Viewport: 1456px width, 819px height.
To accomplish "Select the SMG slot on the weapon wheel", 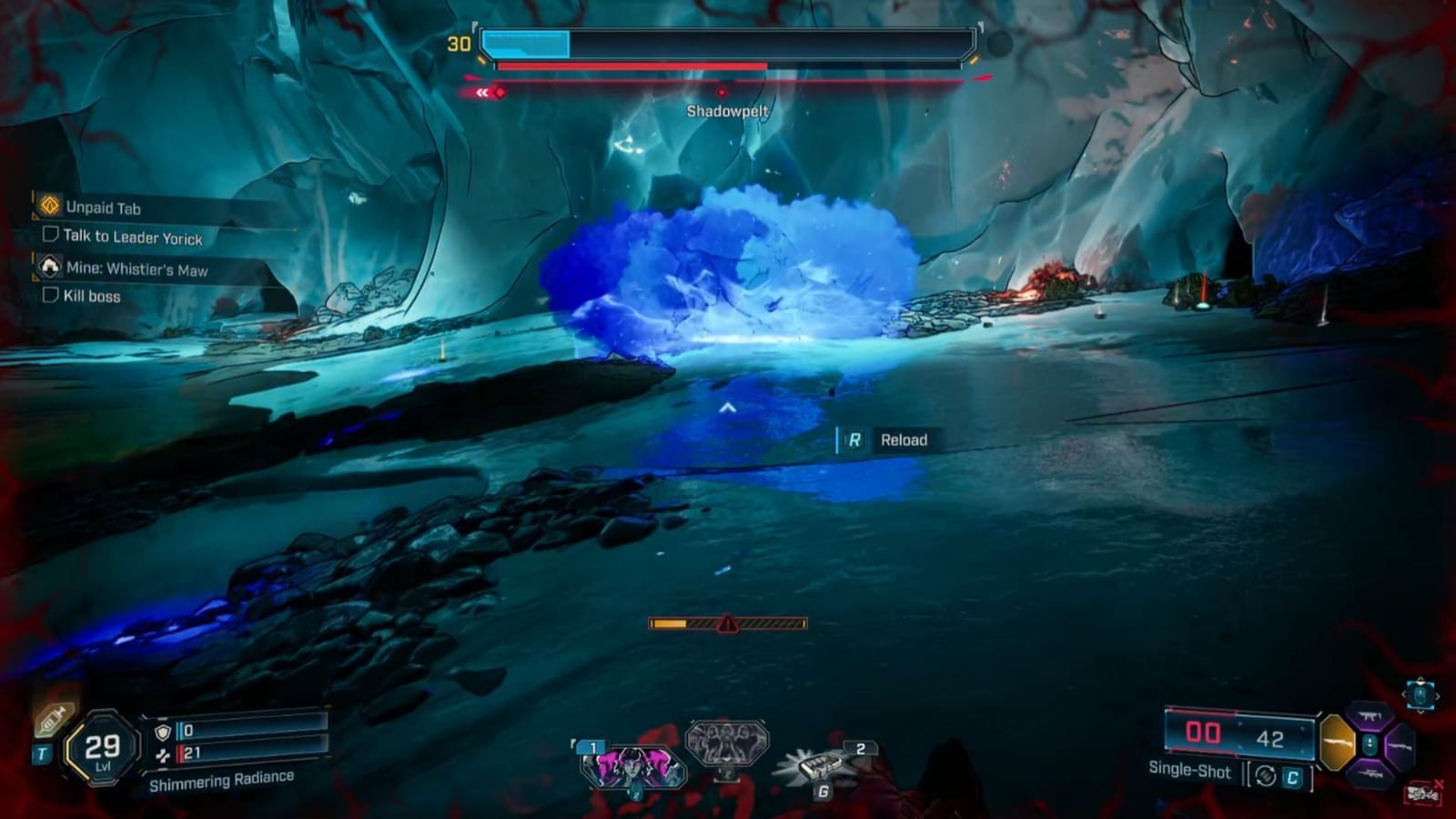I will tap(1368, 718).
